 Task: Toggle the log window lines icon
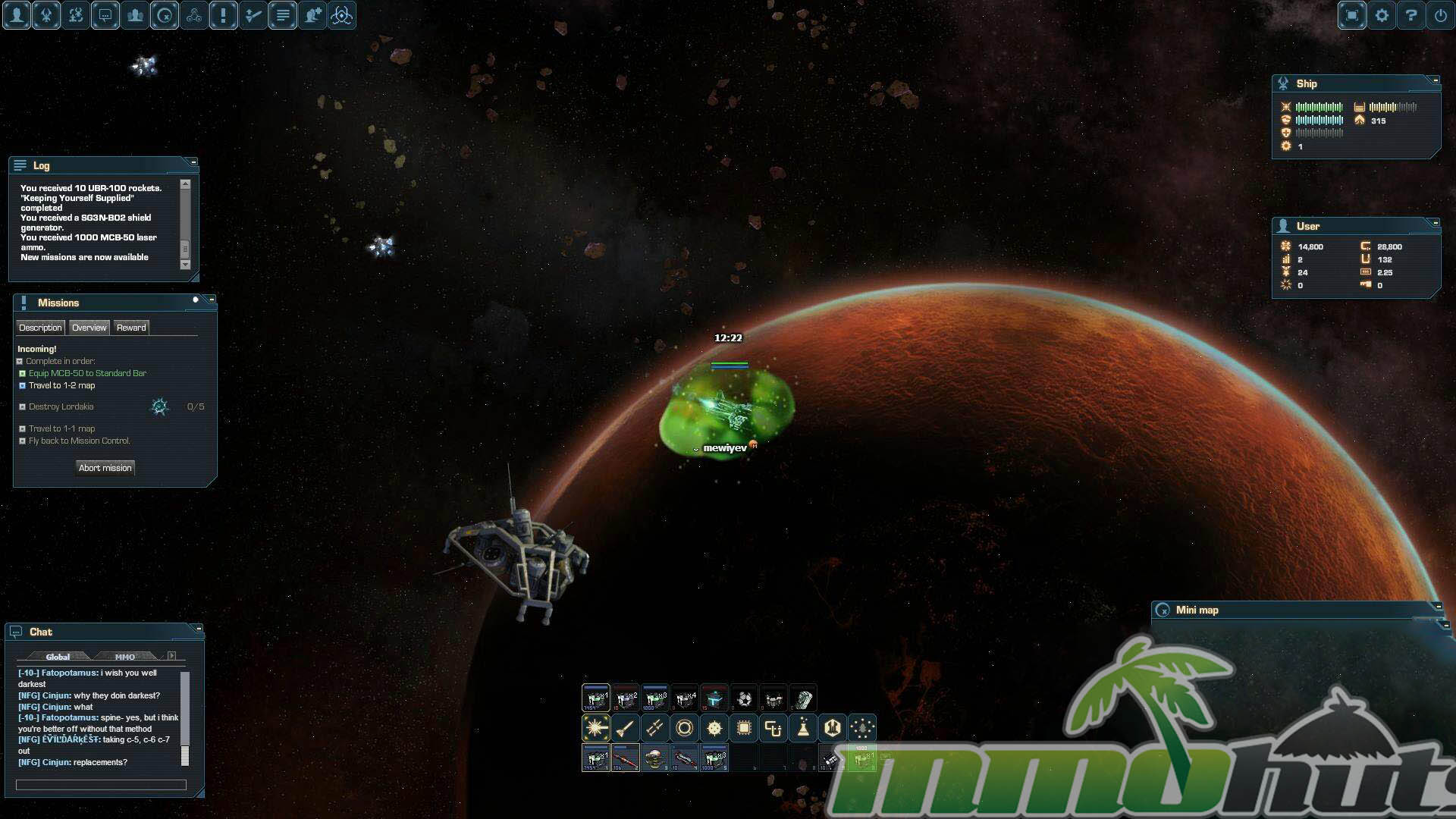click(x=283, y=15)
